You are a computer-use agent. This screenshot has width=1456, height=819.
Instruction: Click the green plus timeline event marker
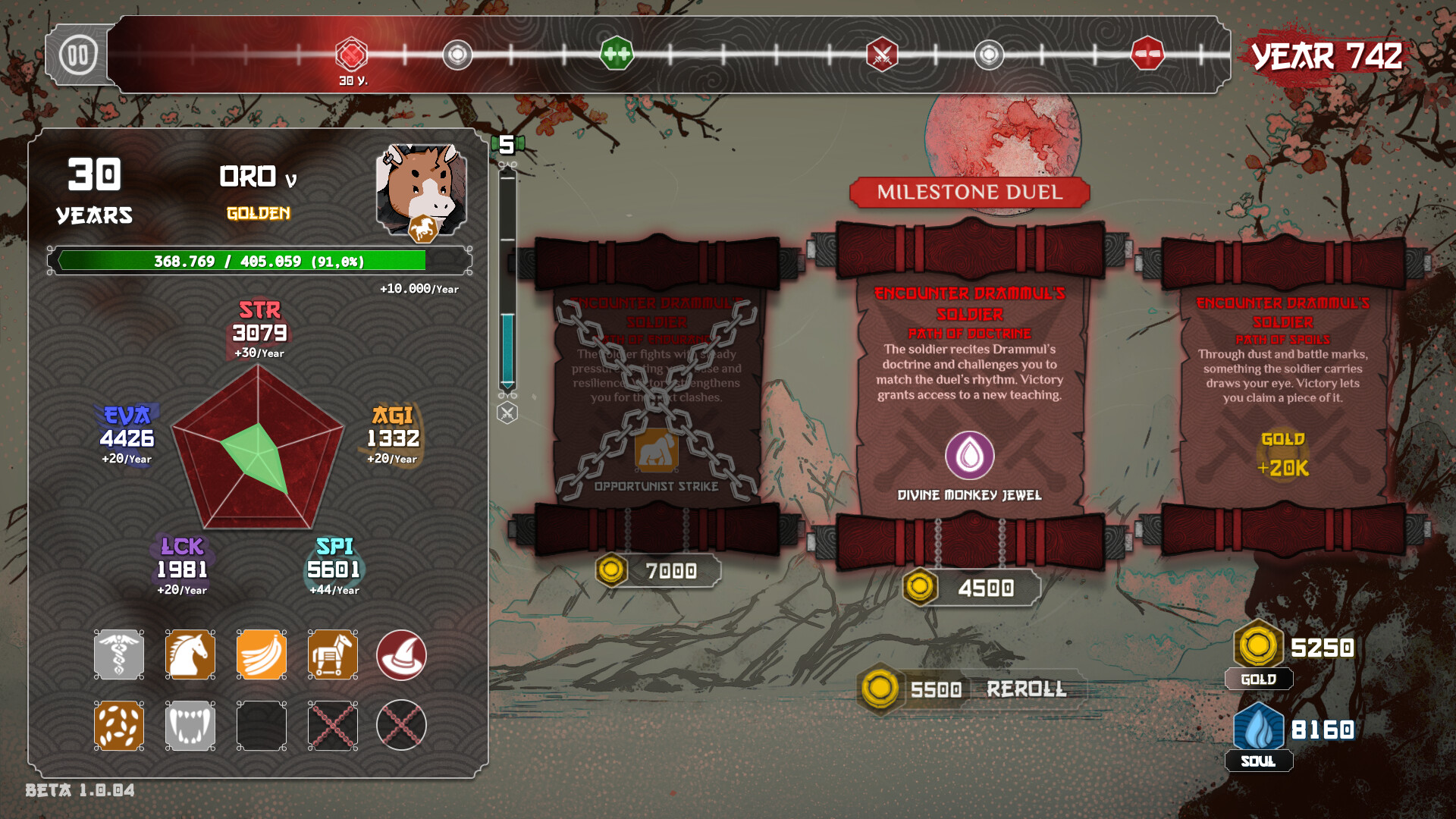[x=617, y=55]
